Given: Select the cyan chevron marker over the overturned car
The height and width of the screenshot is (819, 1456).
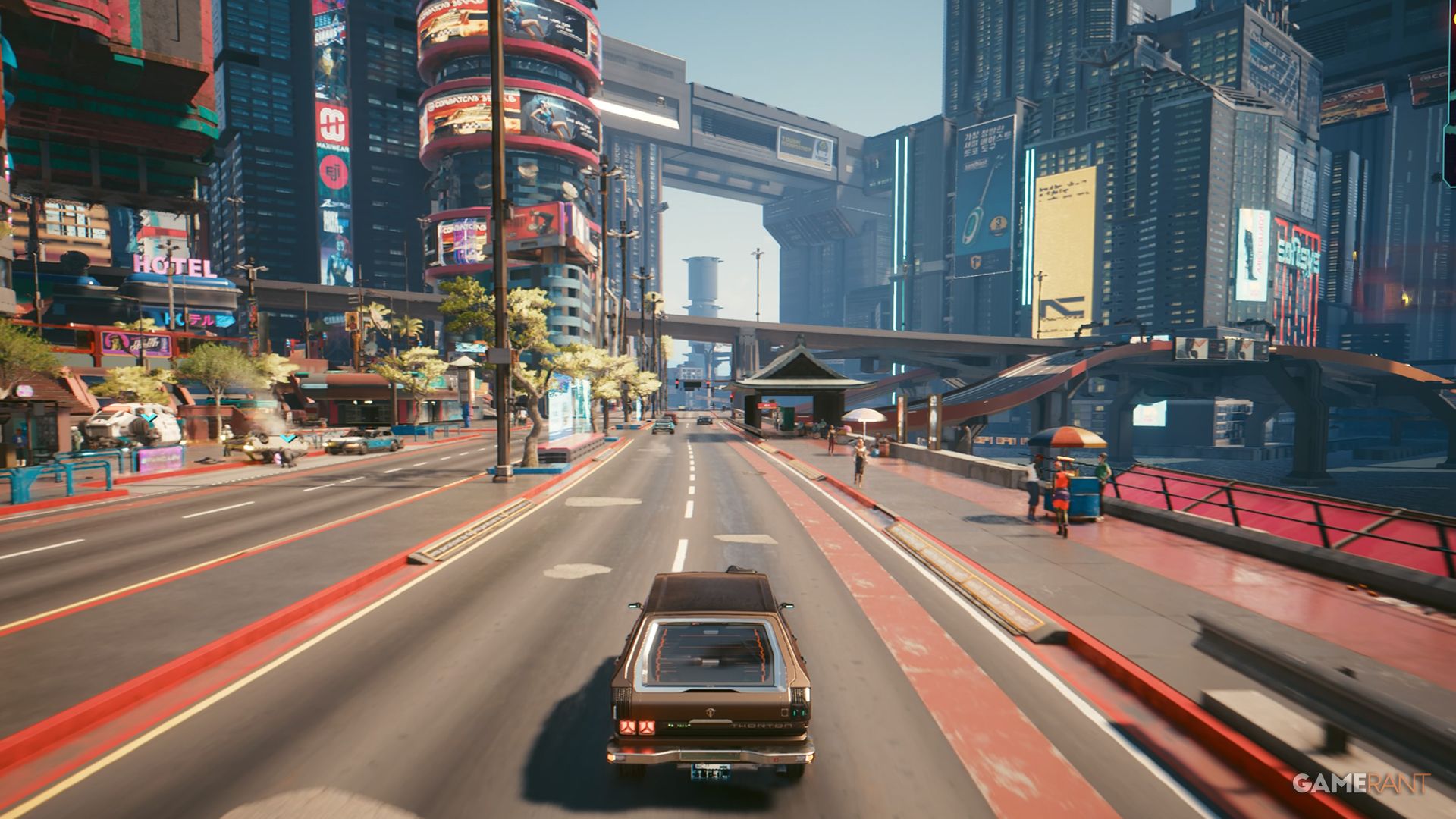Looking at the screenshot, I should [x=288, y=438].
